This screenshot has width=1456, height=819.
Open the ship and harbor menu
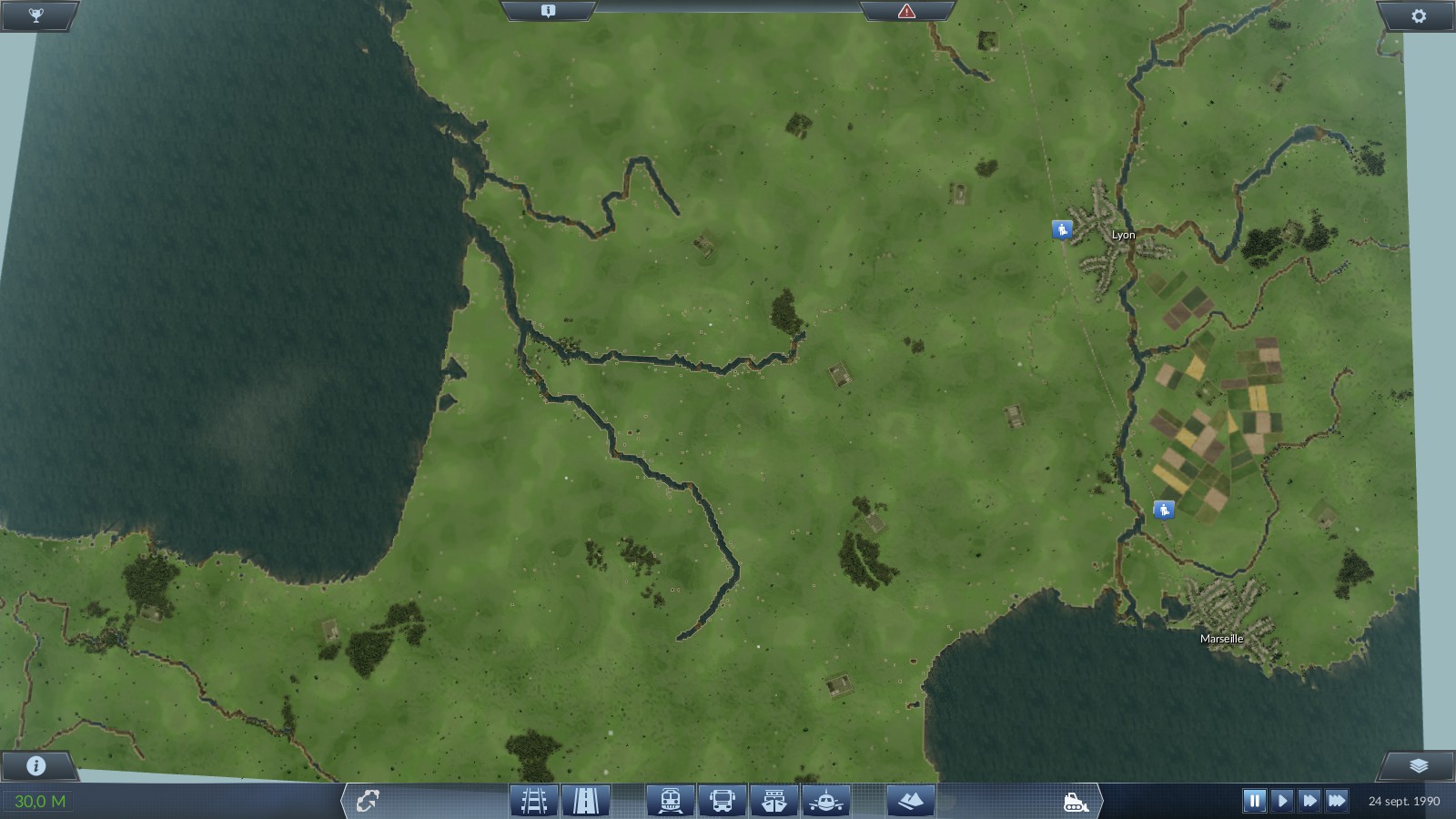(773, 801)
